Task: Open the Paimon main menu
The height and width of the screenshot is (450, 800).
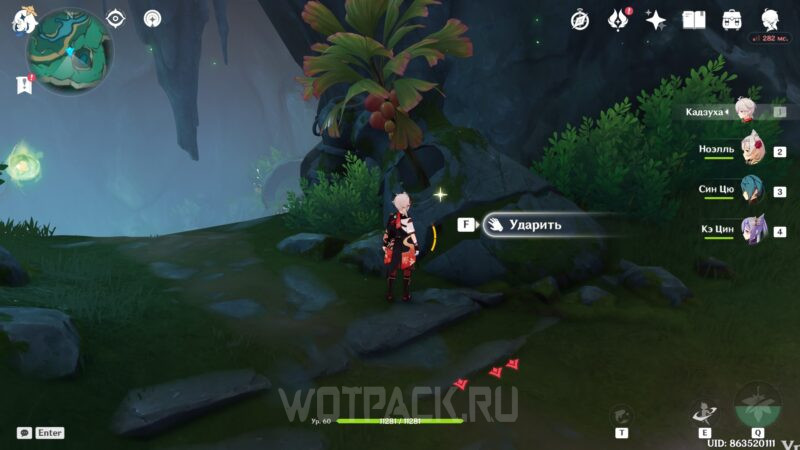Action: pos(19,18)
